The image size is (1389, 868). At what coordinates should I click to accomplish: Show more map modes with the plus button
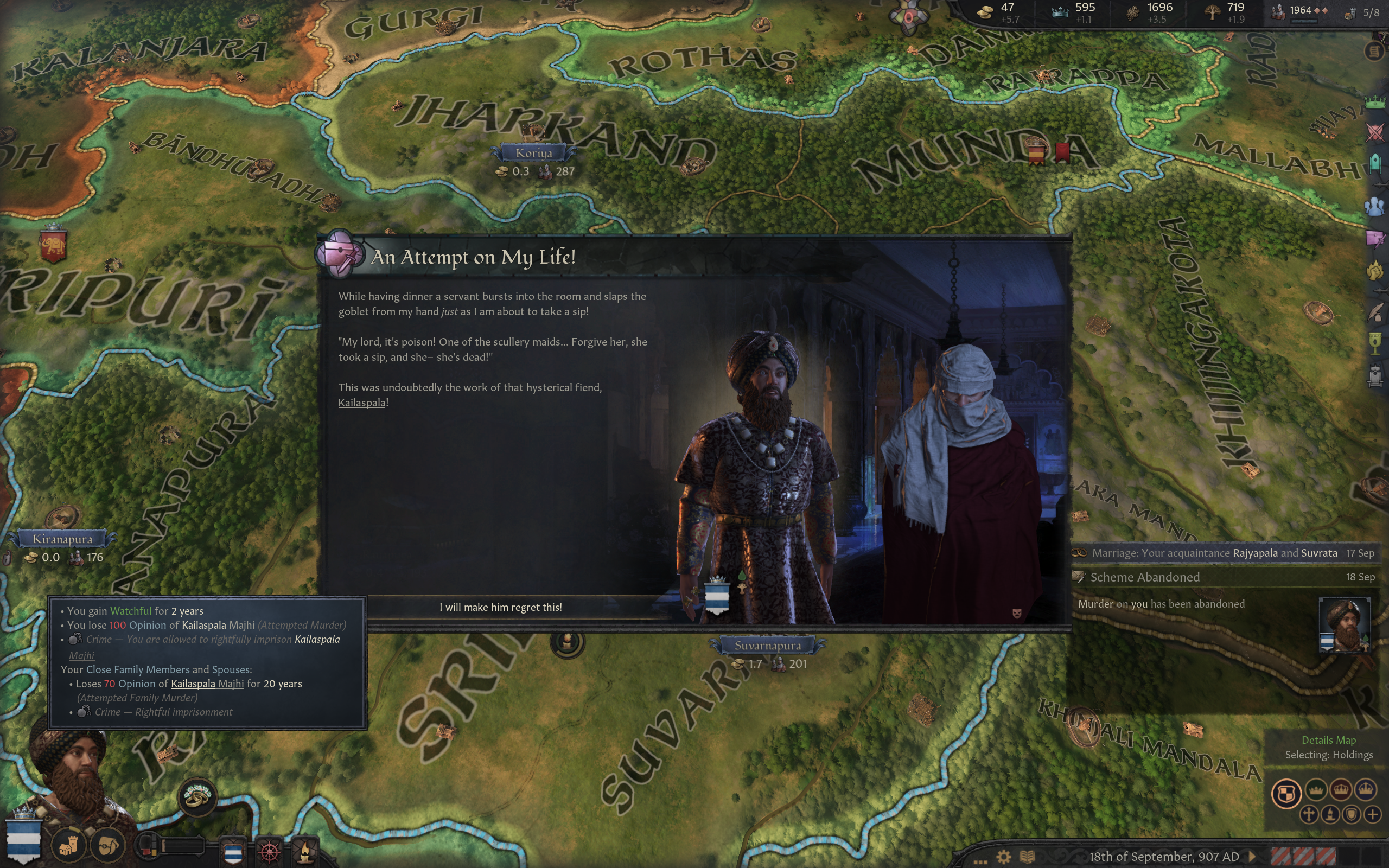(x=1373, y=815)
